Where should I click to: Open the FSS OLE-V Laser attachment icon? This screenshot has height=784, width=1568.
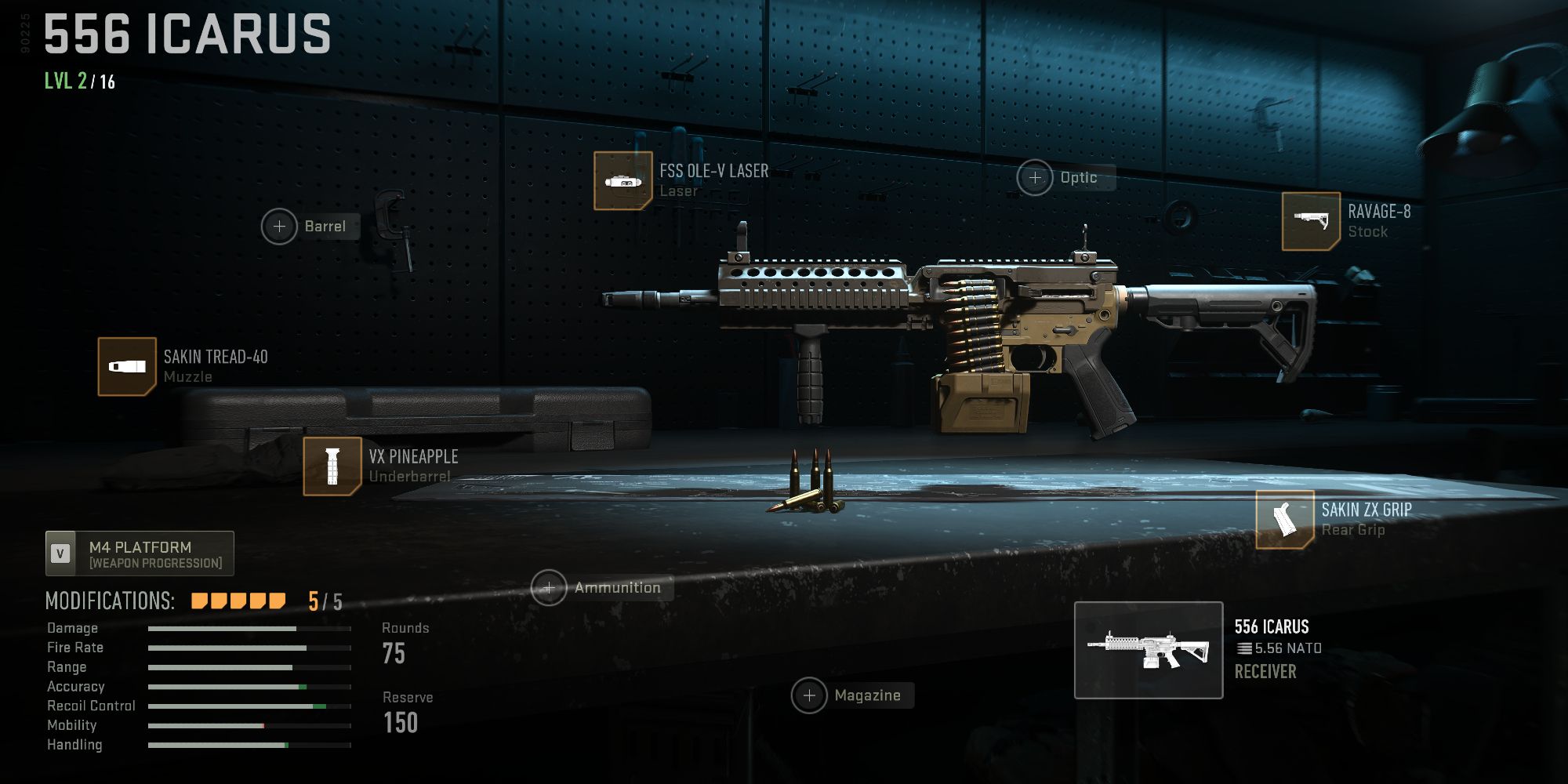(x=623, y=181)
